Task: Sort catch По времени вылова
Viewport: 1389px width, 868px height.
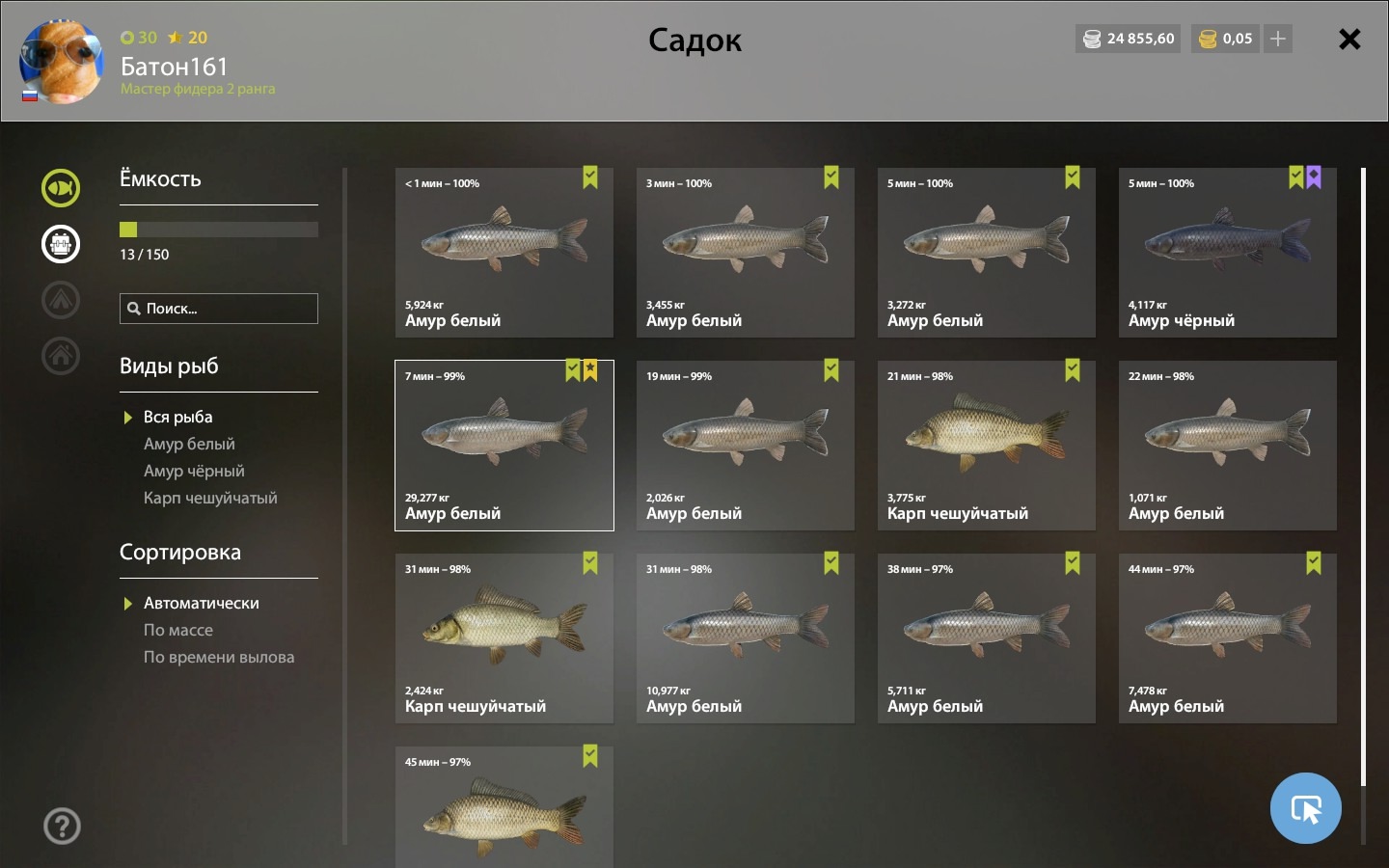Action: point(219,657)
